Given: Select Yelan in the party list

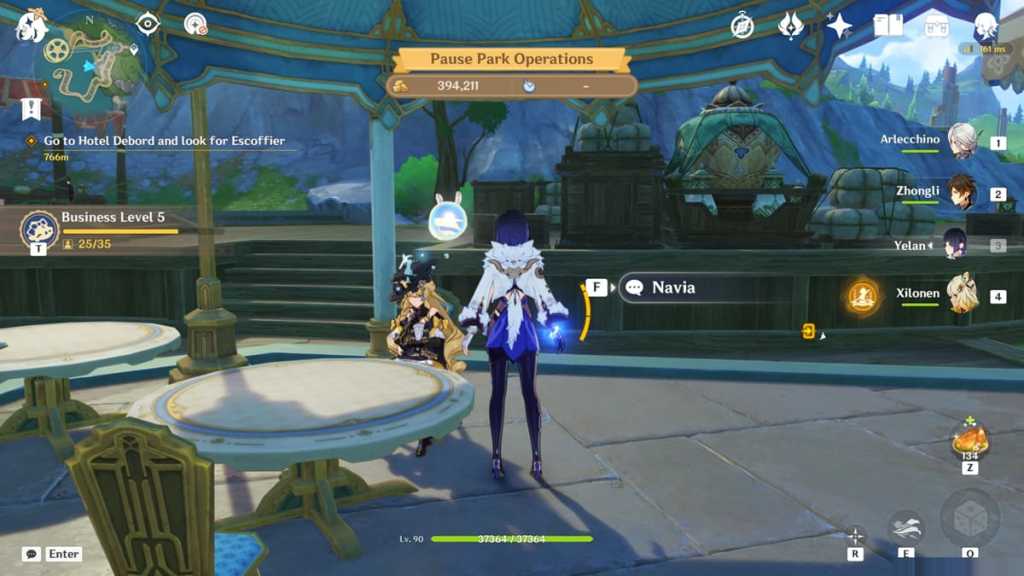Looking at the screenshot, I should coord(957,244).
